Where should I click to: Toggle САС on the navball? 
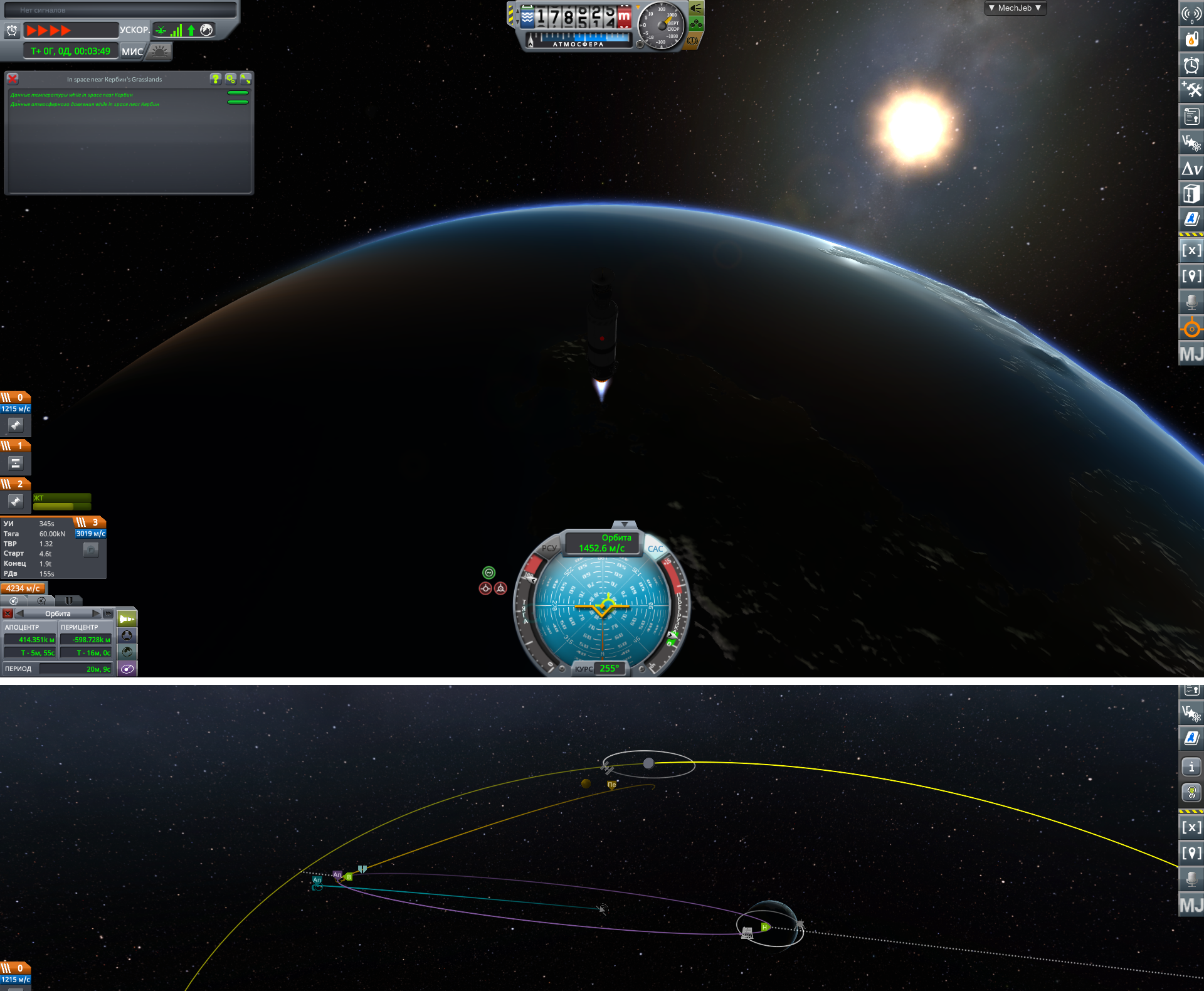655,549
